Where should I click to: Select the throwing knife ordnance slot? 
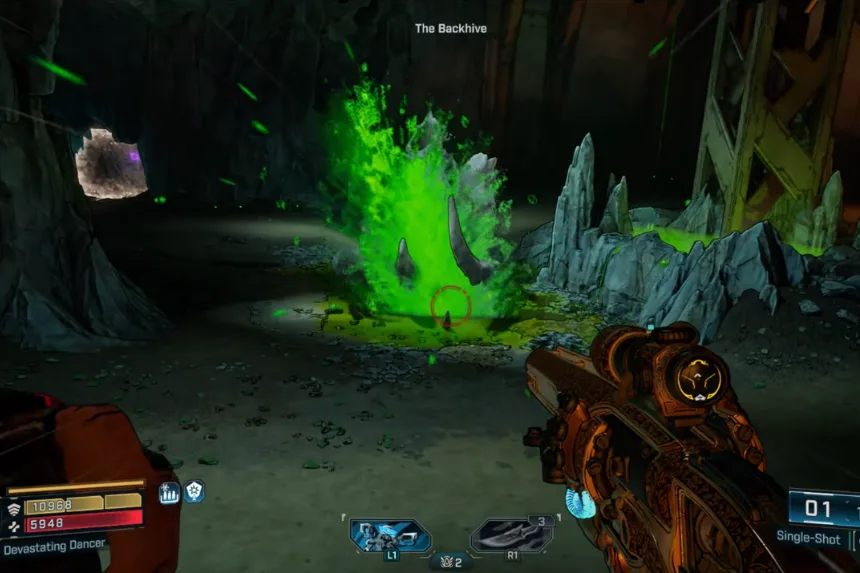pyautogui.click(x=512, y=535)
